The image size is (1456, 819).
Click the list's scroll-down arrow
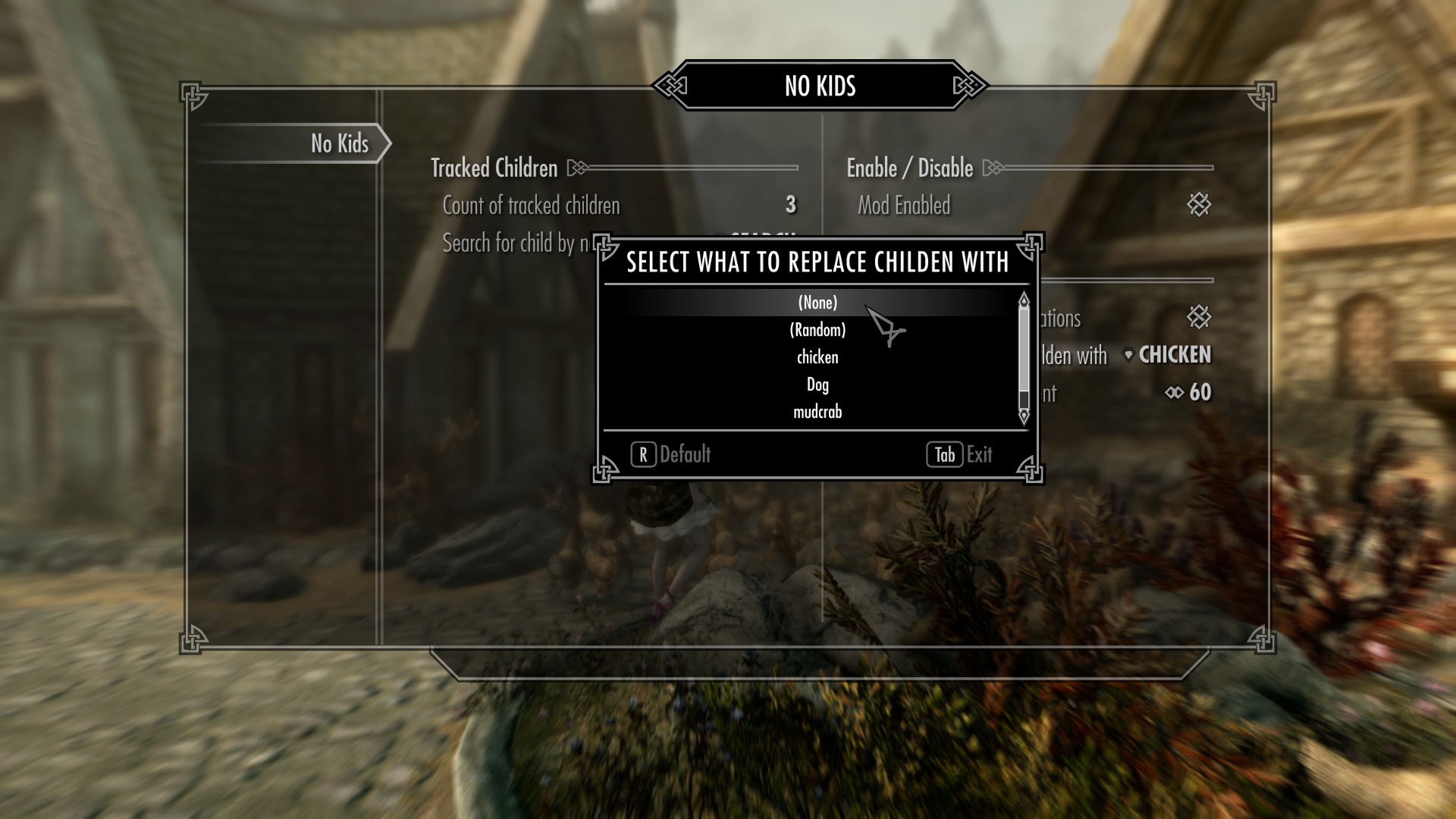coord(1024,416)
